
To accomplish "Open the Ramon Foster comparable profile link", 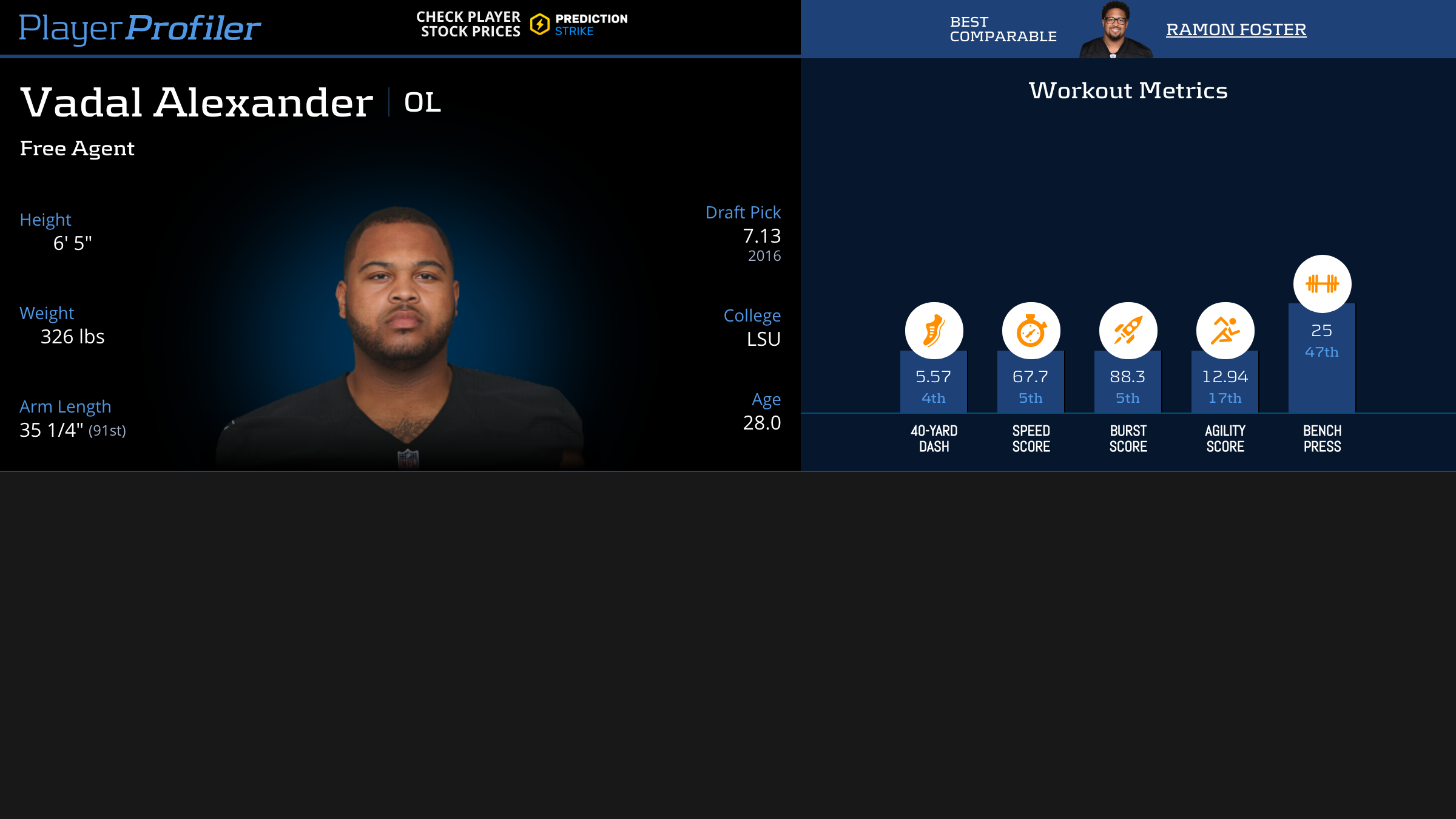I will (1236, 29).
